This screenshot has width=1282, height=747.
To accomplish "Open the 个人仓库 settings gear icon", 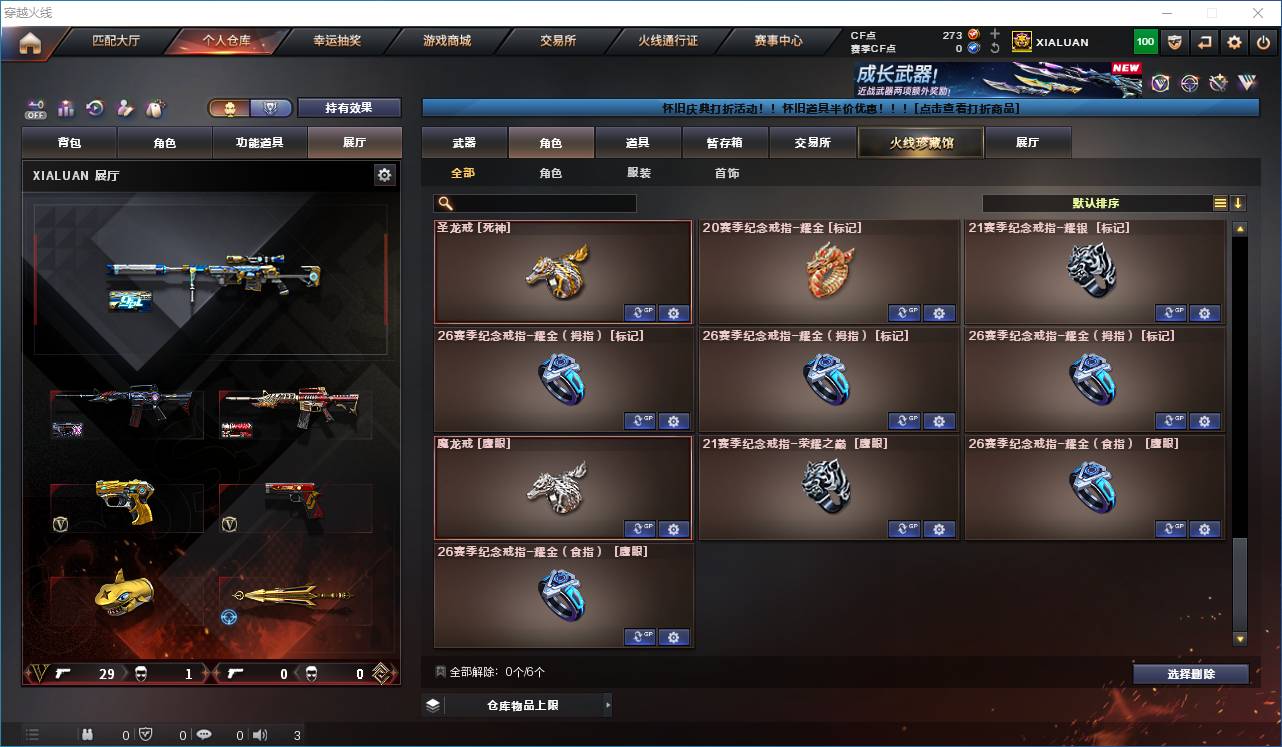I will click(x=385, y=175).
